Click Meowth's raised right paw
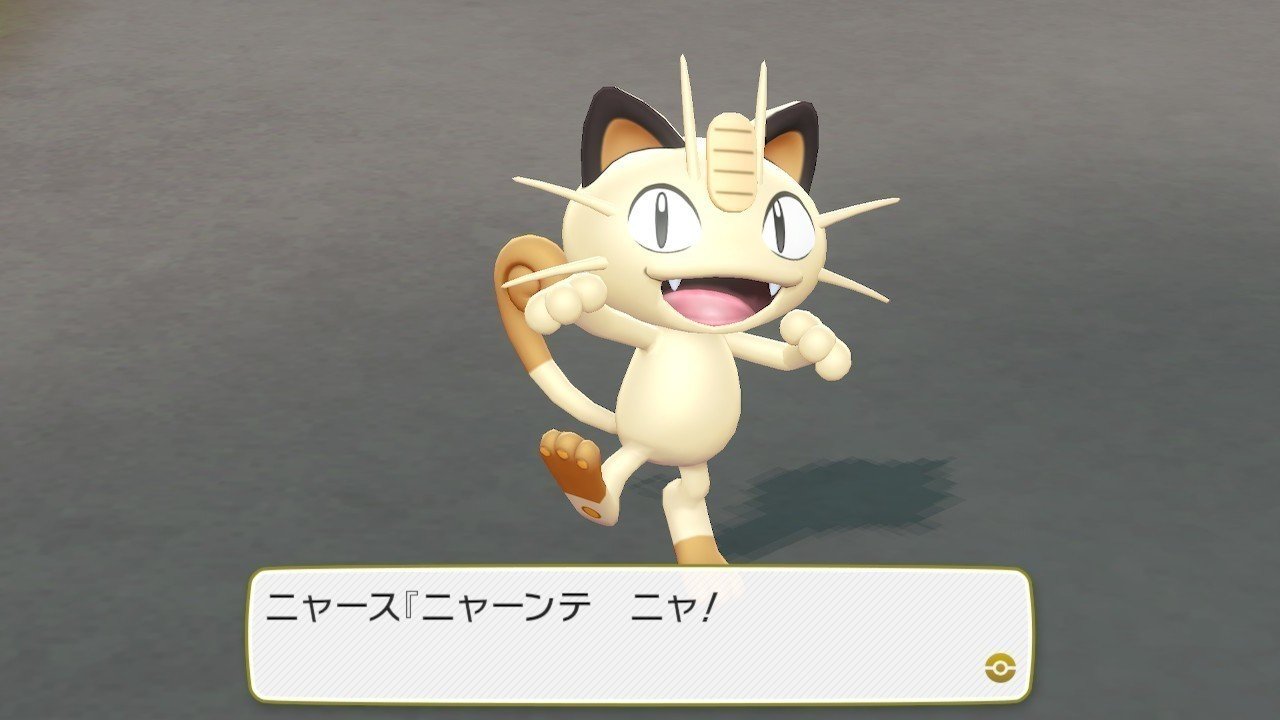This screenshot has width=1280, height=720. coord(566,300)
